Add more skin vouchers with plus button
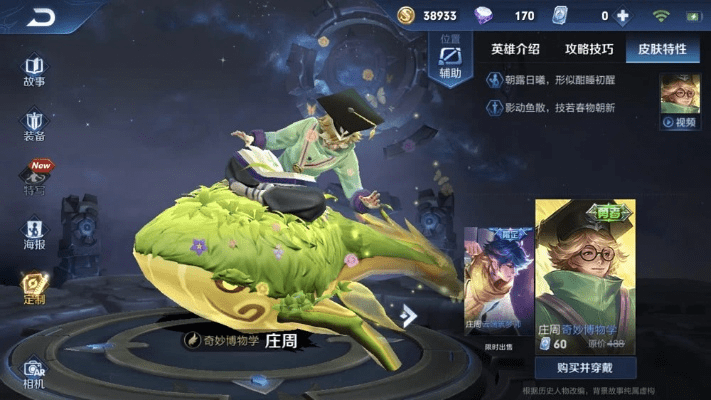The height and width of the screenshot is (400, 711). 623,16
